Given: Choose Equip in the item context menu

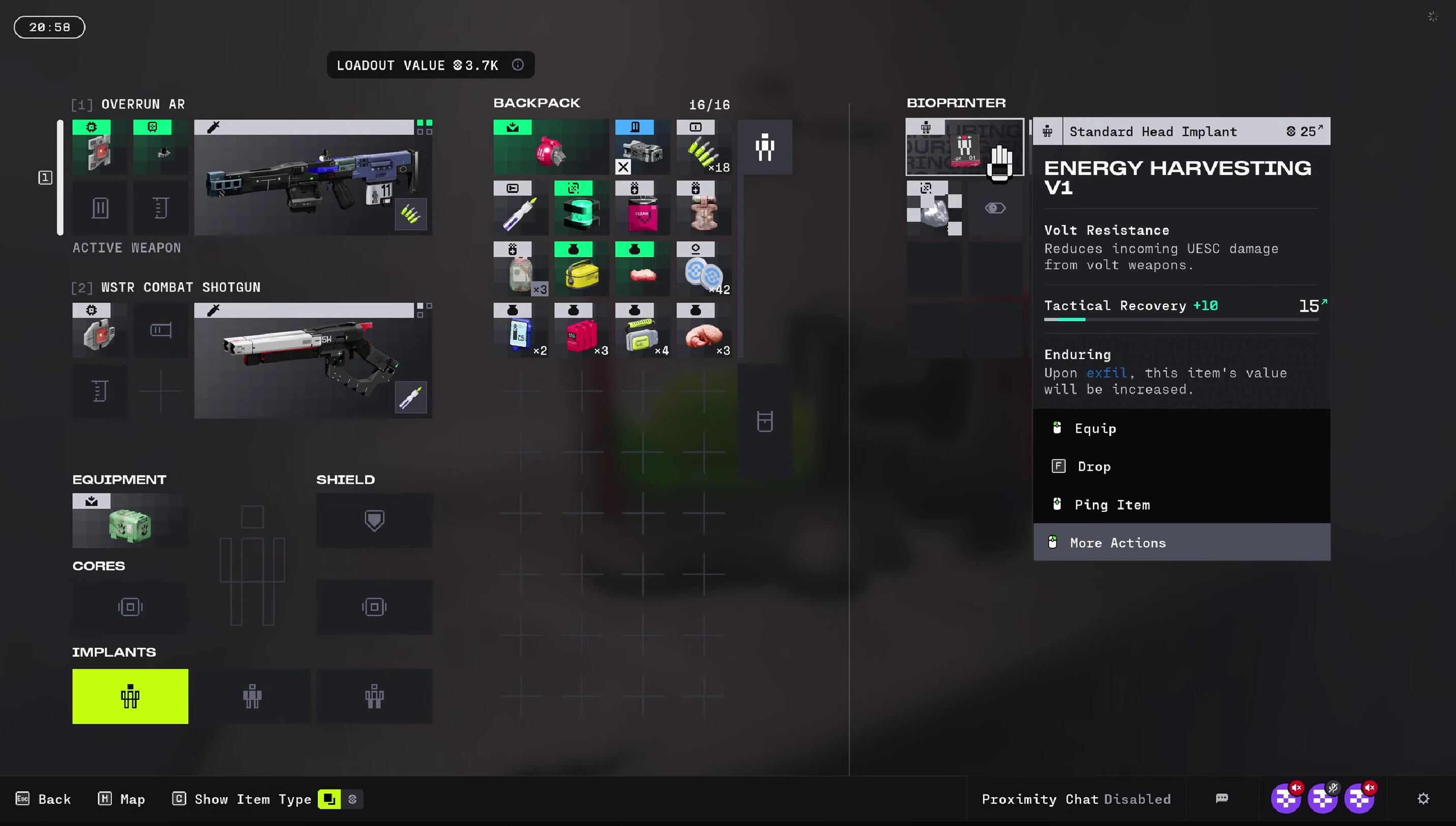Looking at the screenshot, I should (1095, 428).
